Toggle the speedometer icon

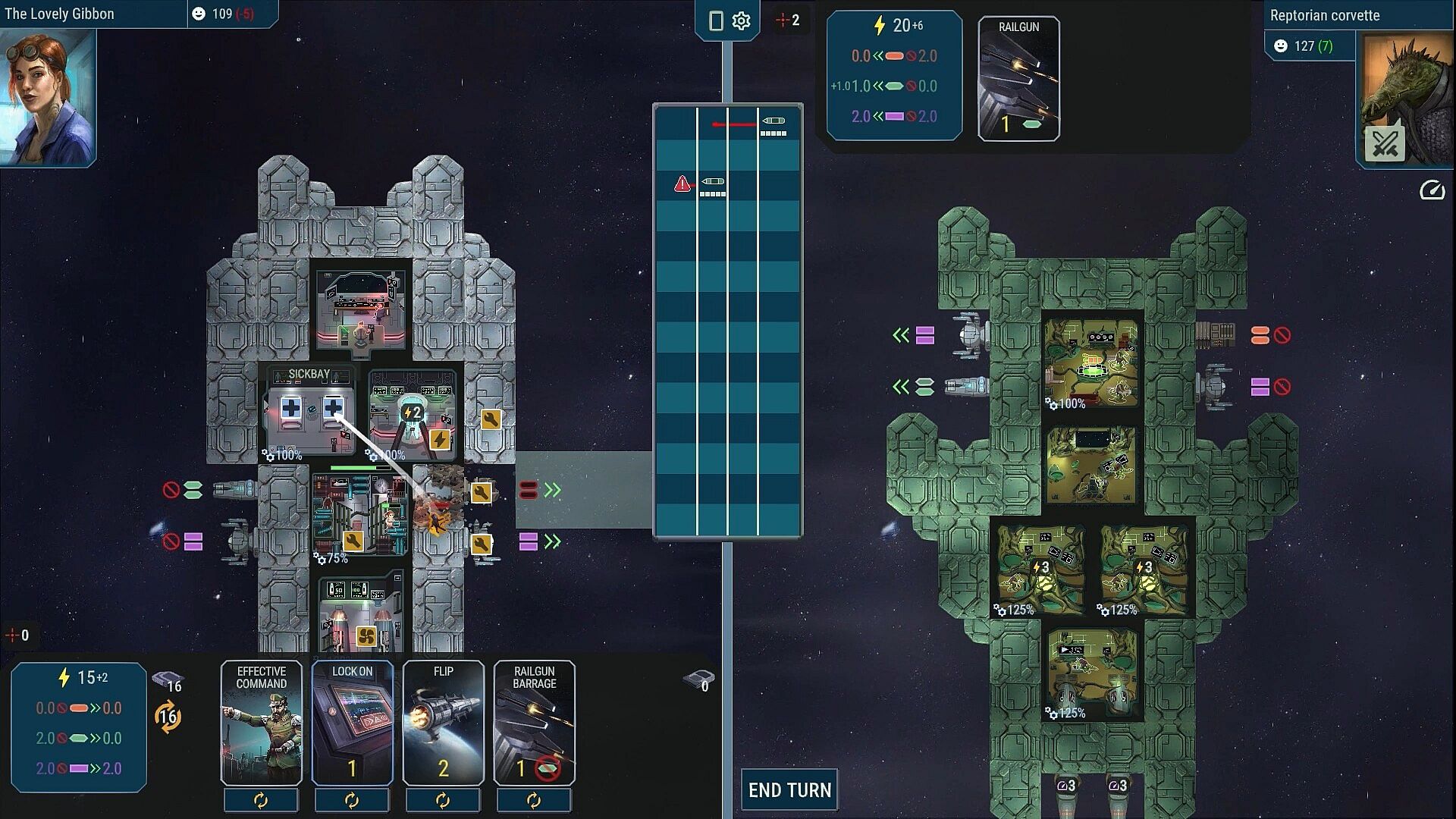[1432, 190]
